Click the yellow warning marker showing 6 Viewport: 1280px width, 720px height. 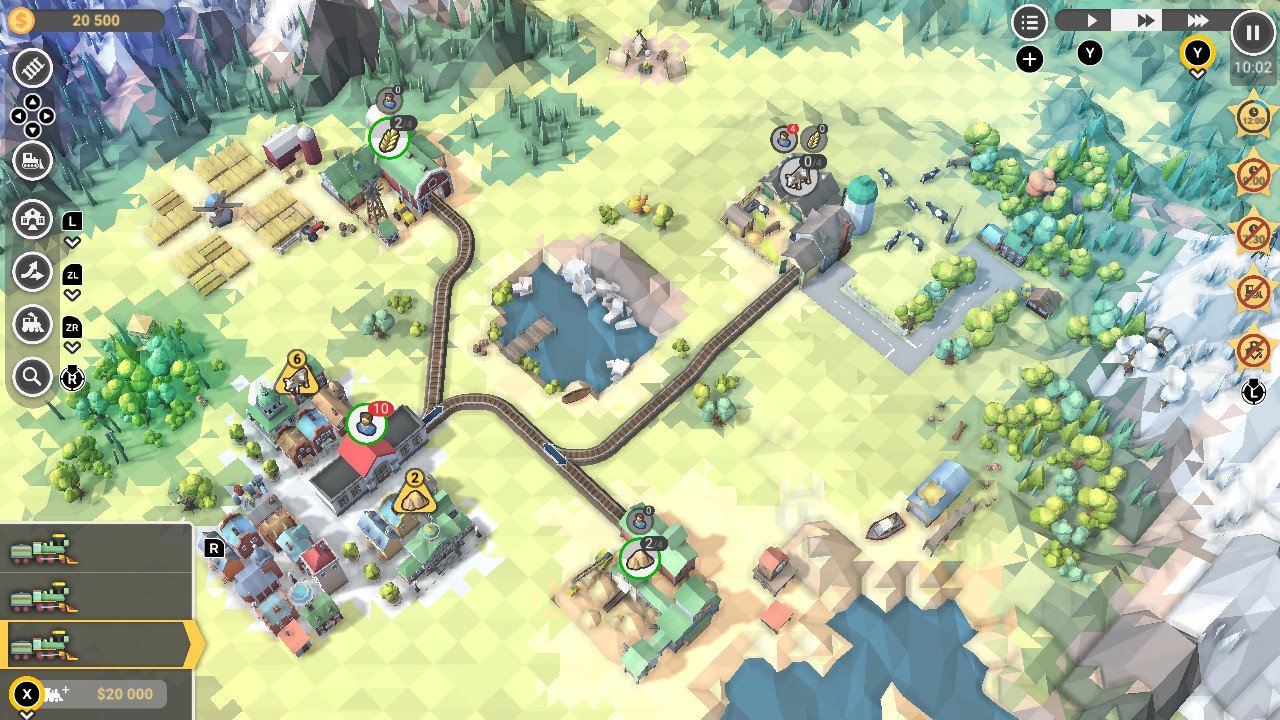(x=296, y=376)
